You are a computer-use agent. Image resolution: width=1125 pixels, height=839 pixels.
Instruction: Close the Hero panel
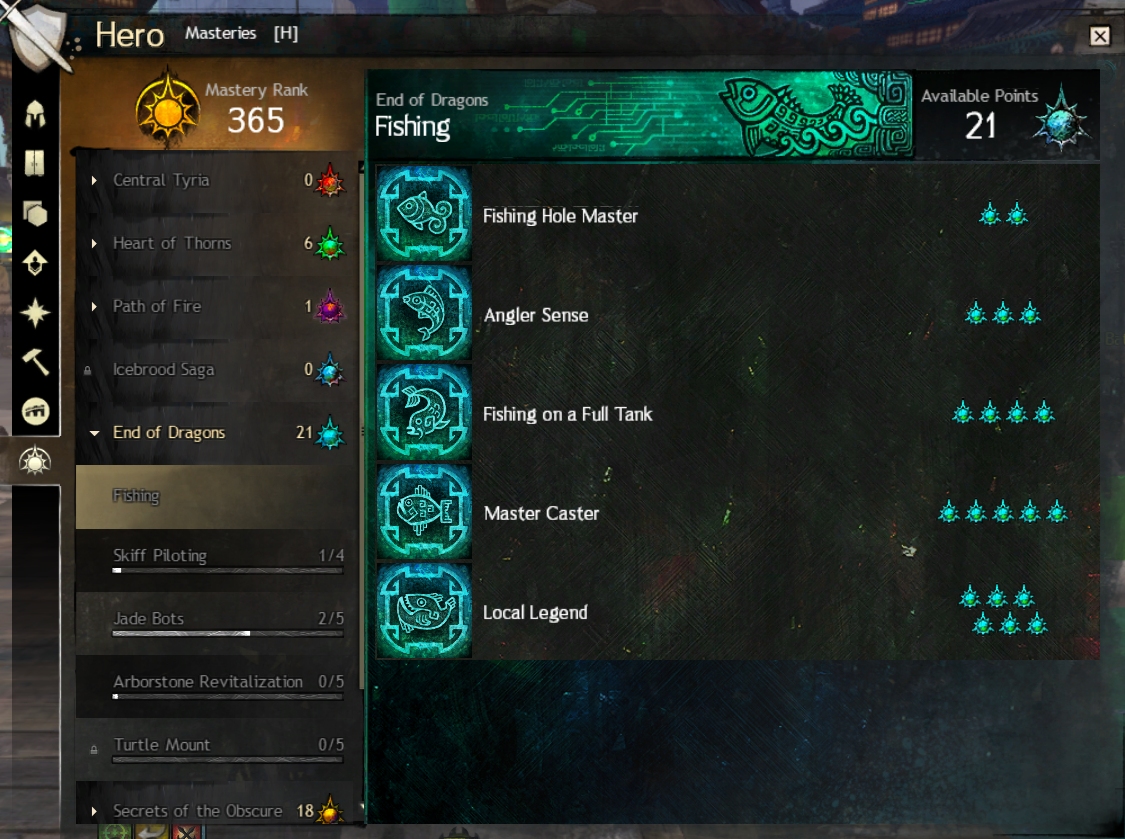(1100, 37)
